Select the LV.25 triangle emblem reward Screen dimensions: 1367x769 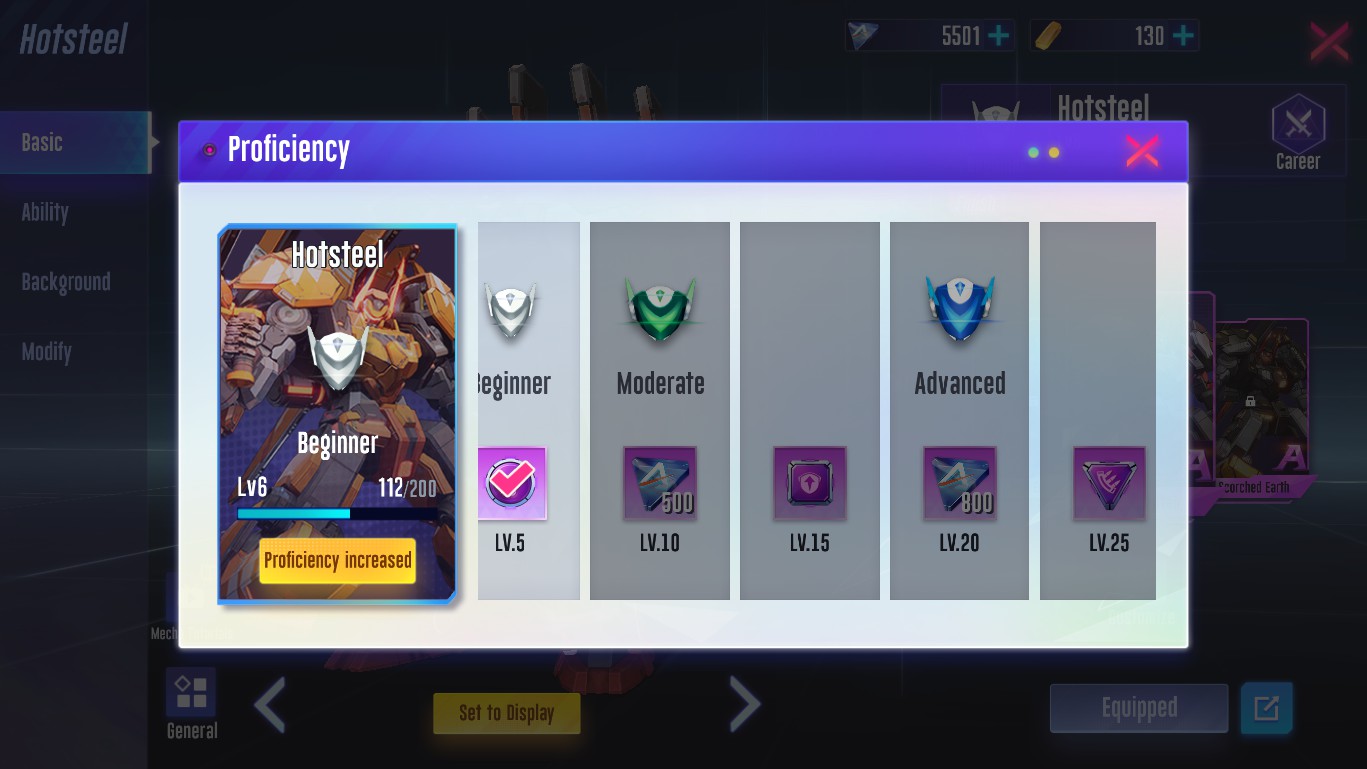coord(1109,484)
